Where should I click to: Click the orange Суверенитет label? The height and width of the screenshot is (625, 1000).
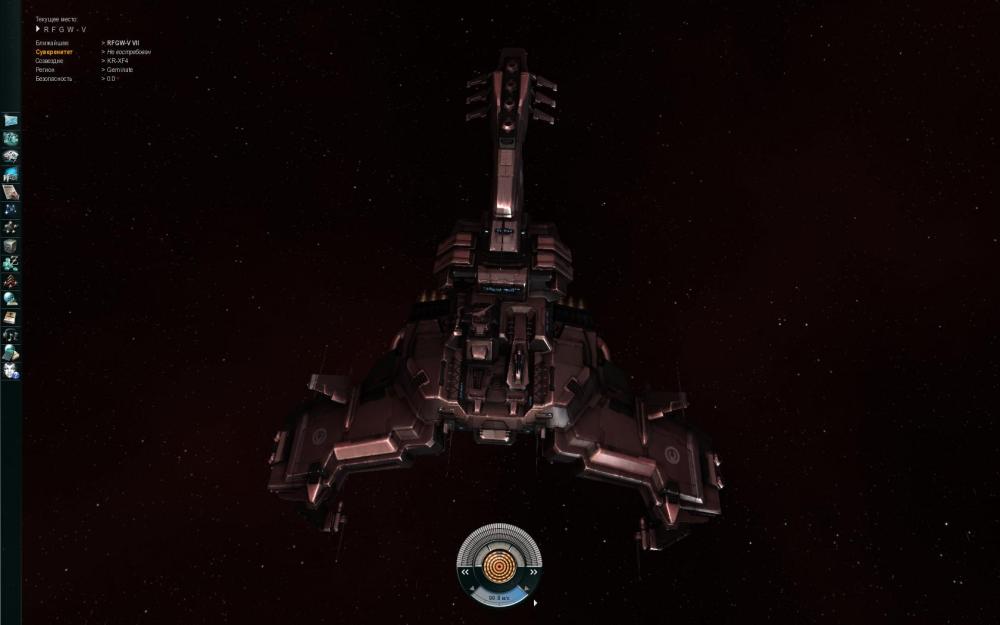54,52
